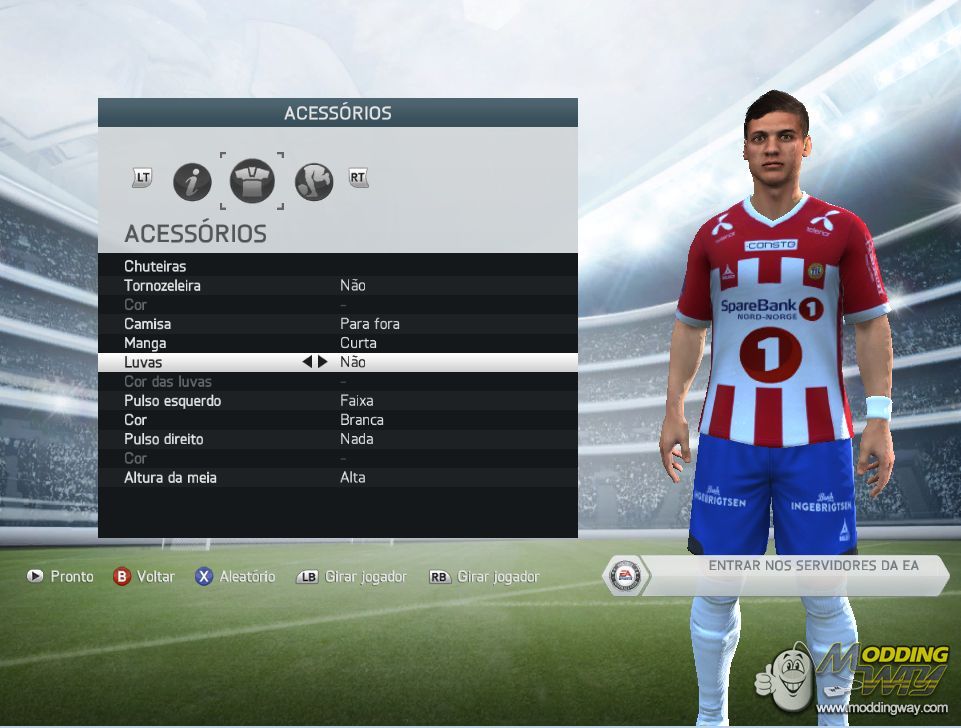Select the shirt accessories tab icon

(x=252, y=182)
